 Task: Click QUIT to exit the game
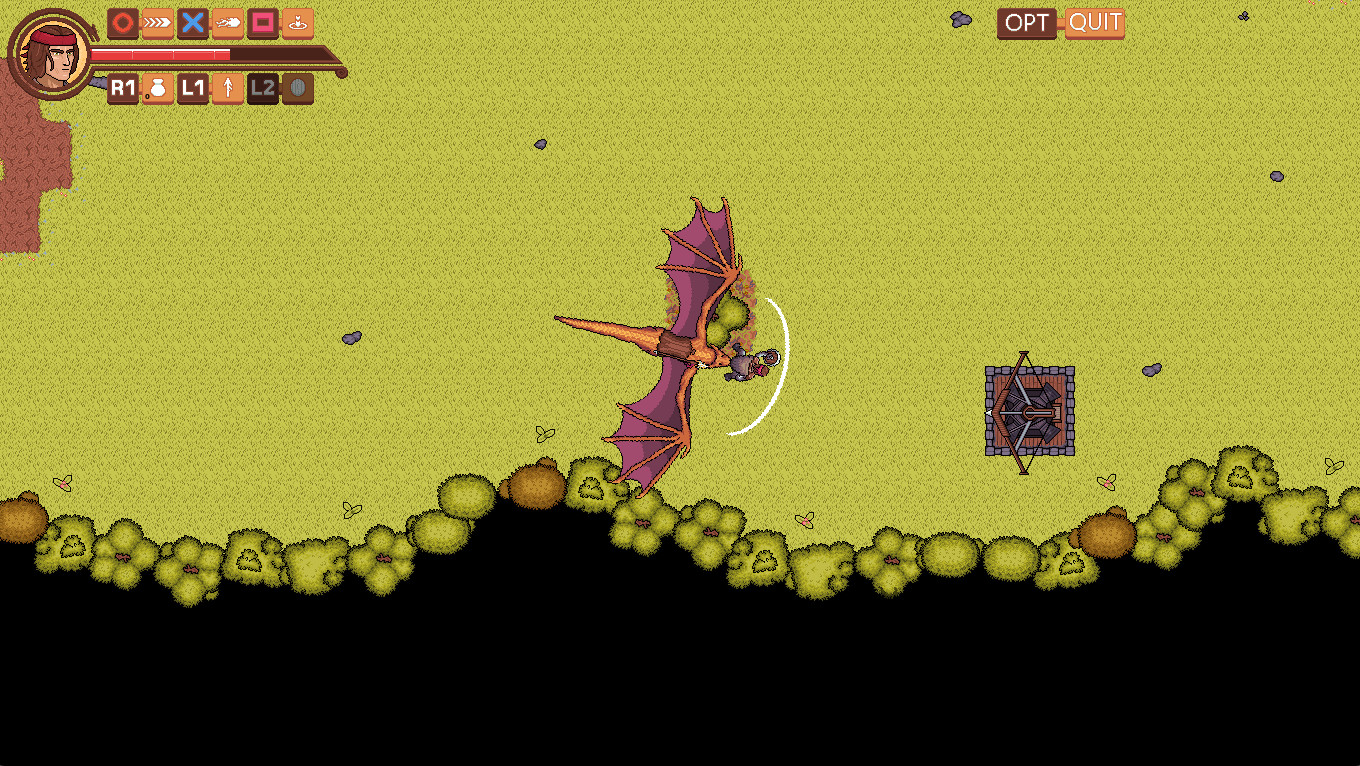1094,24
